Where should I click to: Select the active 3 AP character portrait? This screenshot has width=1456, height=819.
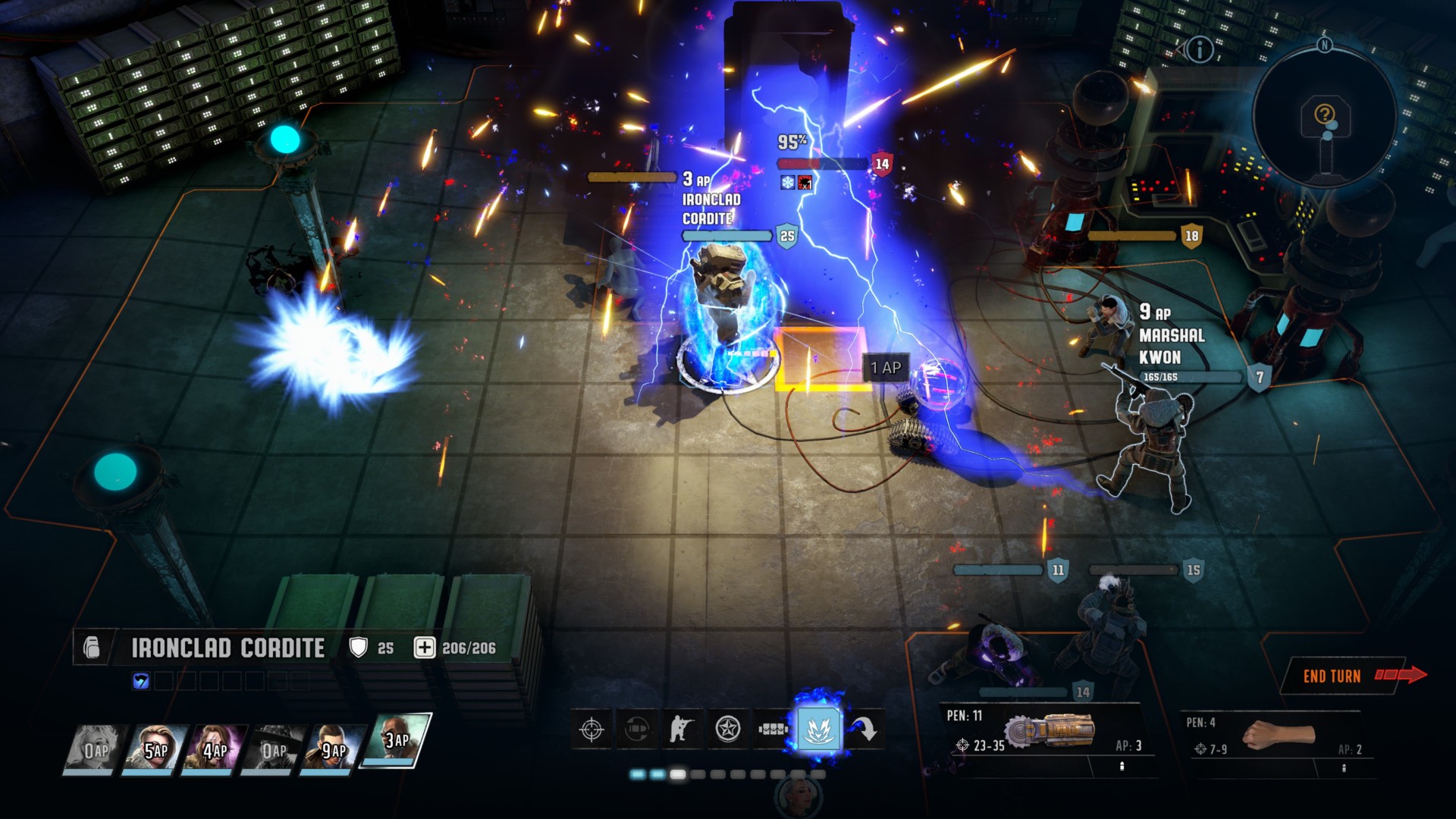click(x=394, y=739)
